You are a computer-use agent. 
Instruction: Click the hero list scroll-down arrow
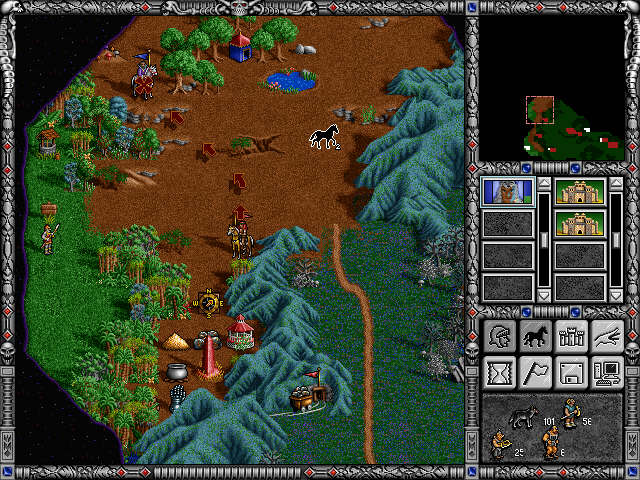(x=544, y=295)
